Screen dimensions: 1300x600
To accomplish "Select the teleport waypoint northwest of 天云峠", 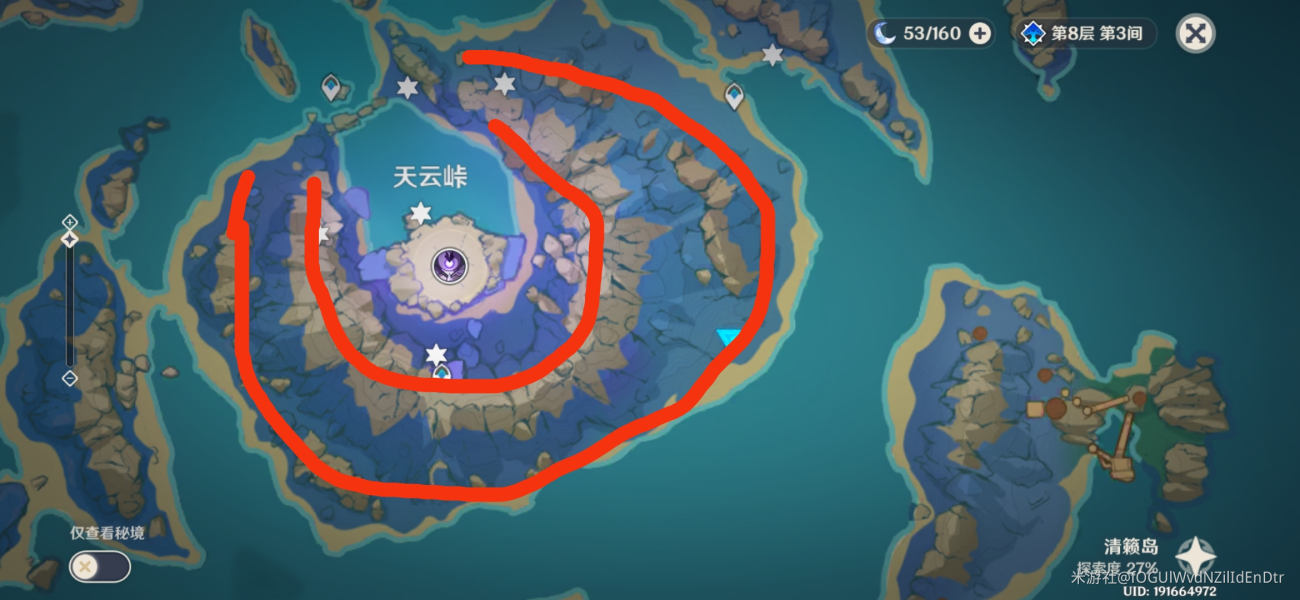I will pyautogui.click(x=332, y=89).
